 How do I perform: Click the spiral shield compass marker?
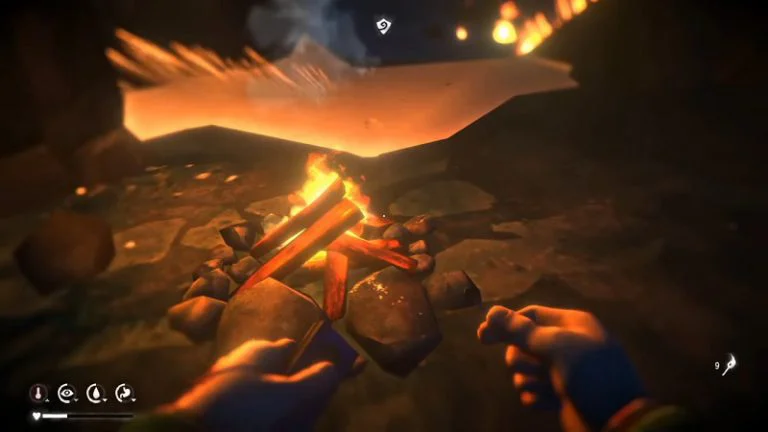(383, 25)
